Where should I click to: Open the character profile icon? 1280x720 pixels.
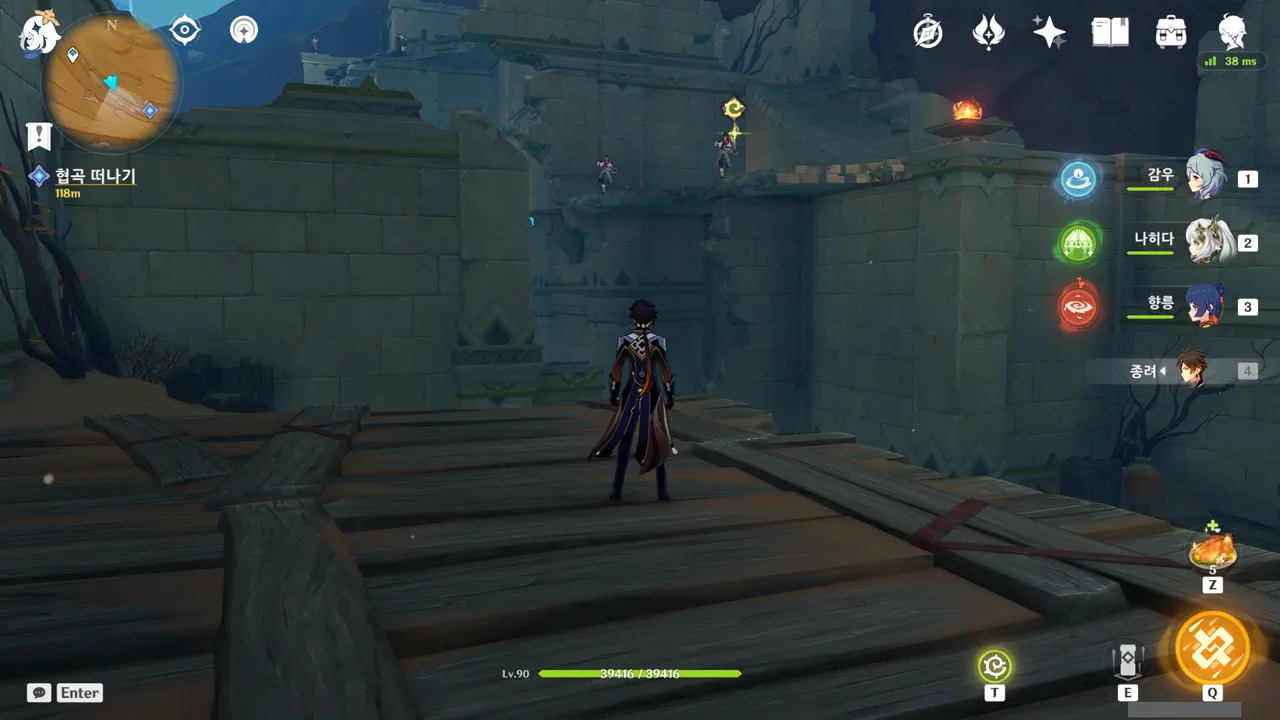tap(1232, 32)
